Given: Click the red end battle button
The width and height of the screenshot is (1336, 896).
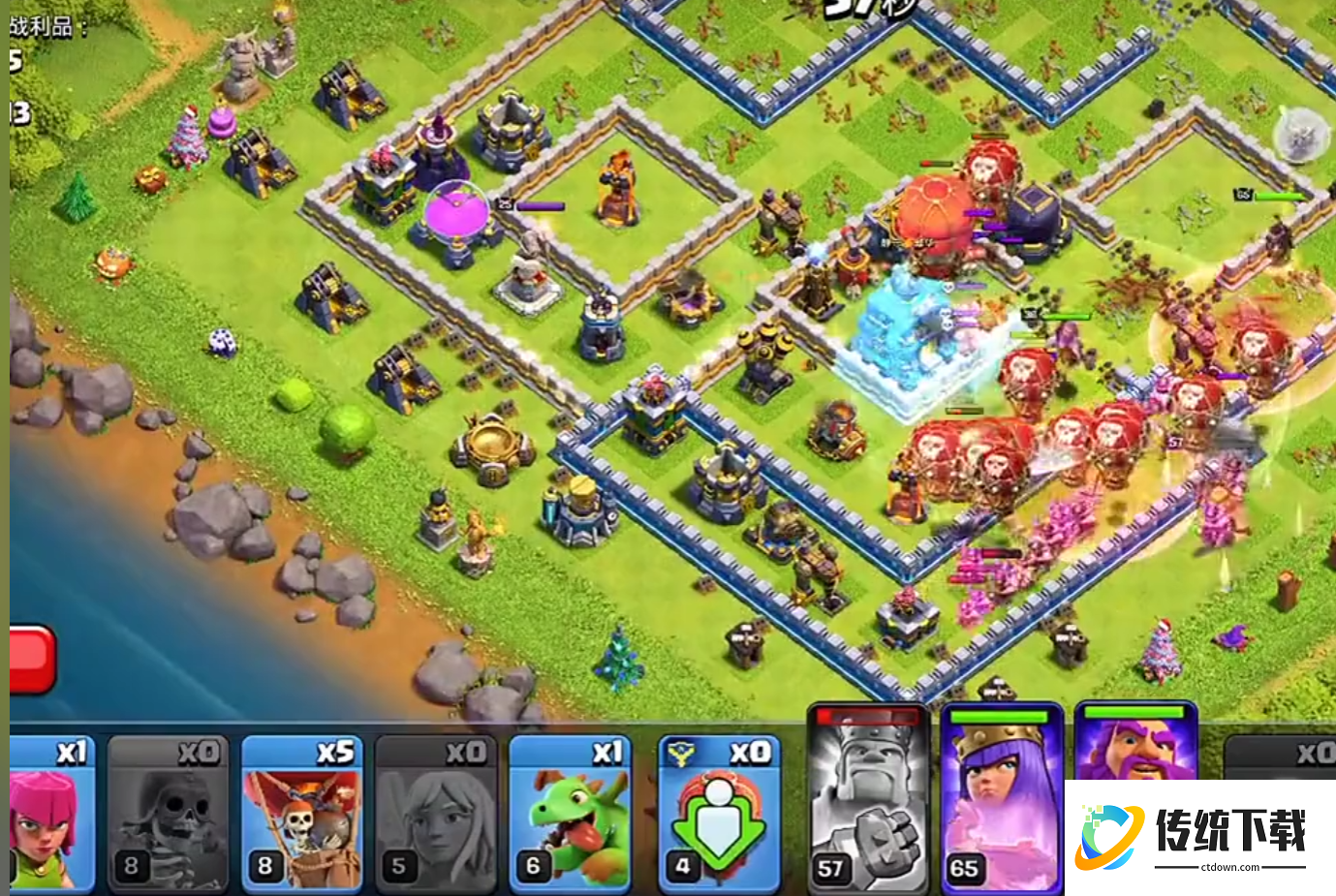Looking at the screenshot, I should (x=31, y=659).
